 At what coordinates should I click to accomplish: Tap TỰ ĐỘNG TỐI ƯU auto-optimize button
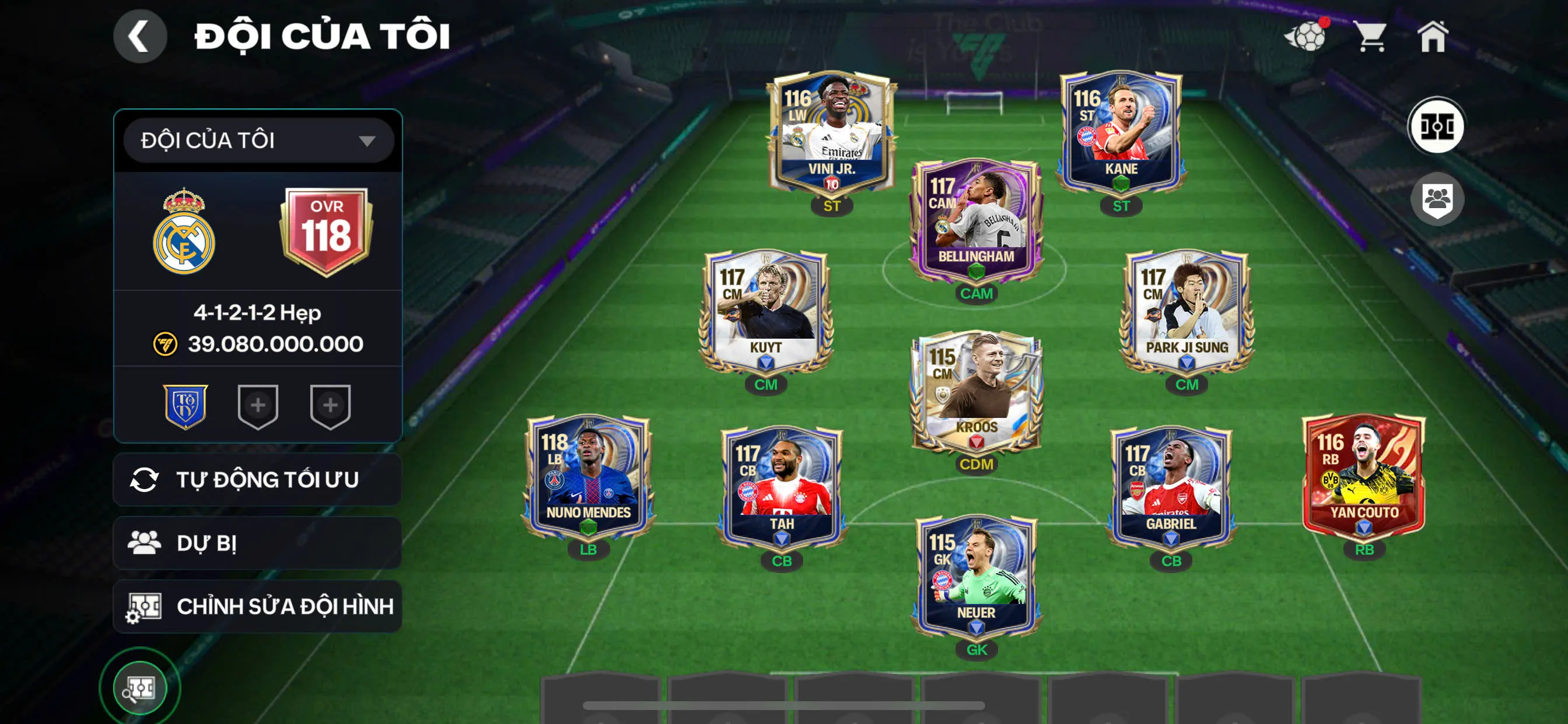(257, 479)
